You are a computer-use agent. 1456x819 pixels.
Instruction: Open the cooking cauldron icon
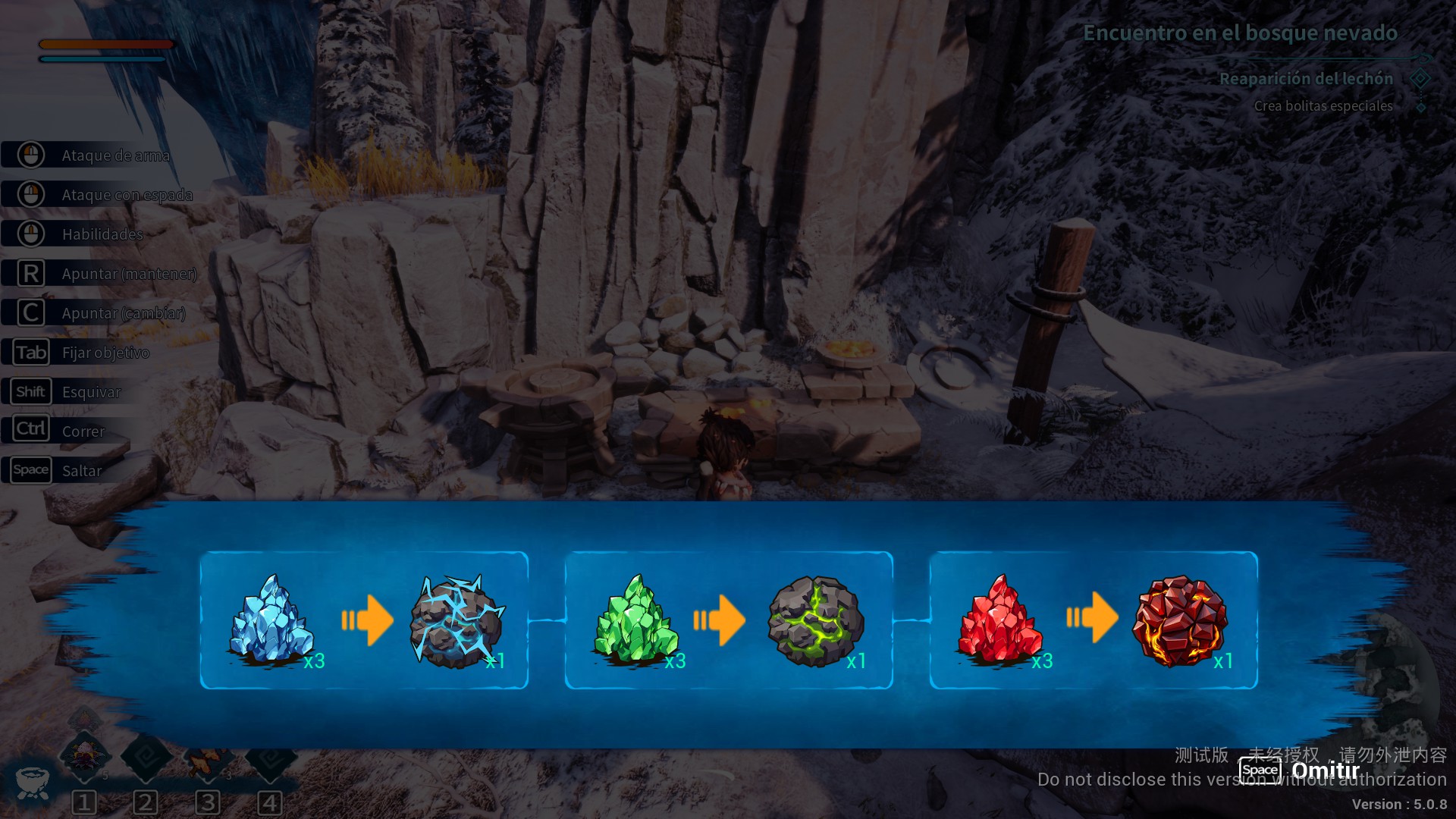click(x=33, y=781)
